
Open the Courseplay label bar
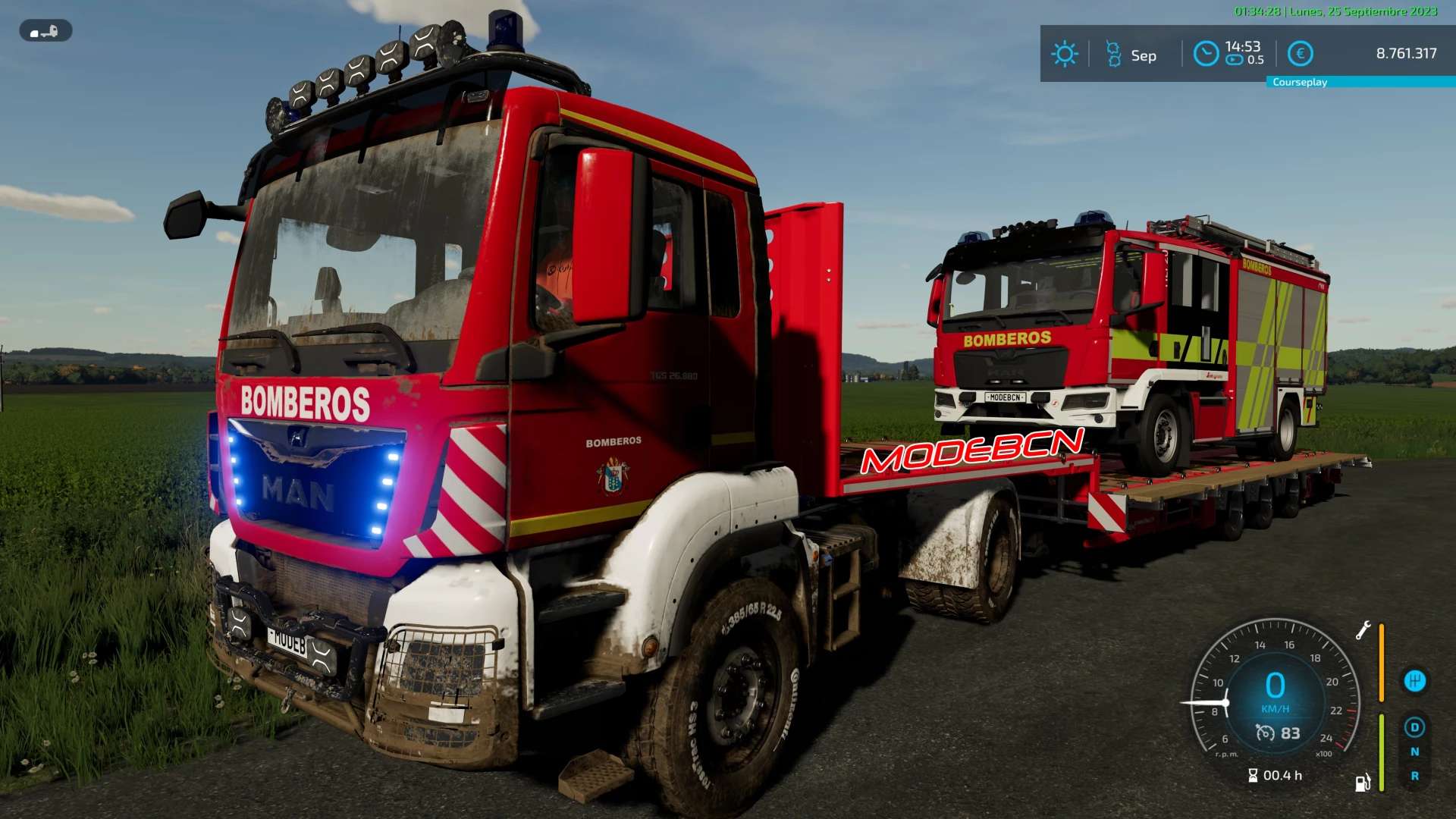1360,82
